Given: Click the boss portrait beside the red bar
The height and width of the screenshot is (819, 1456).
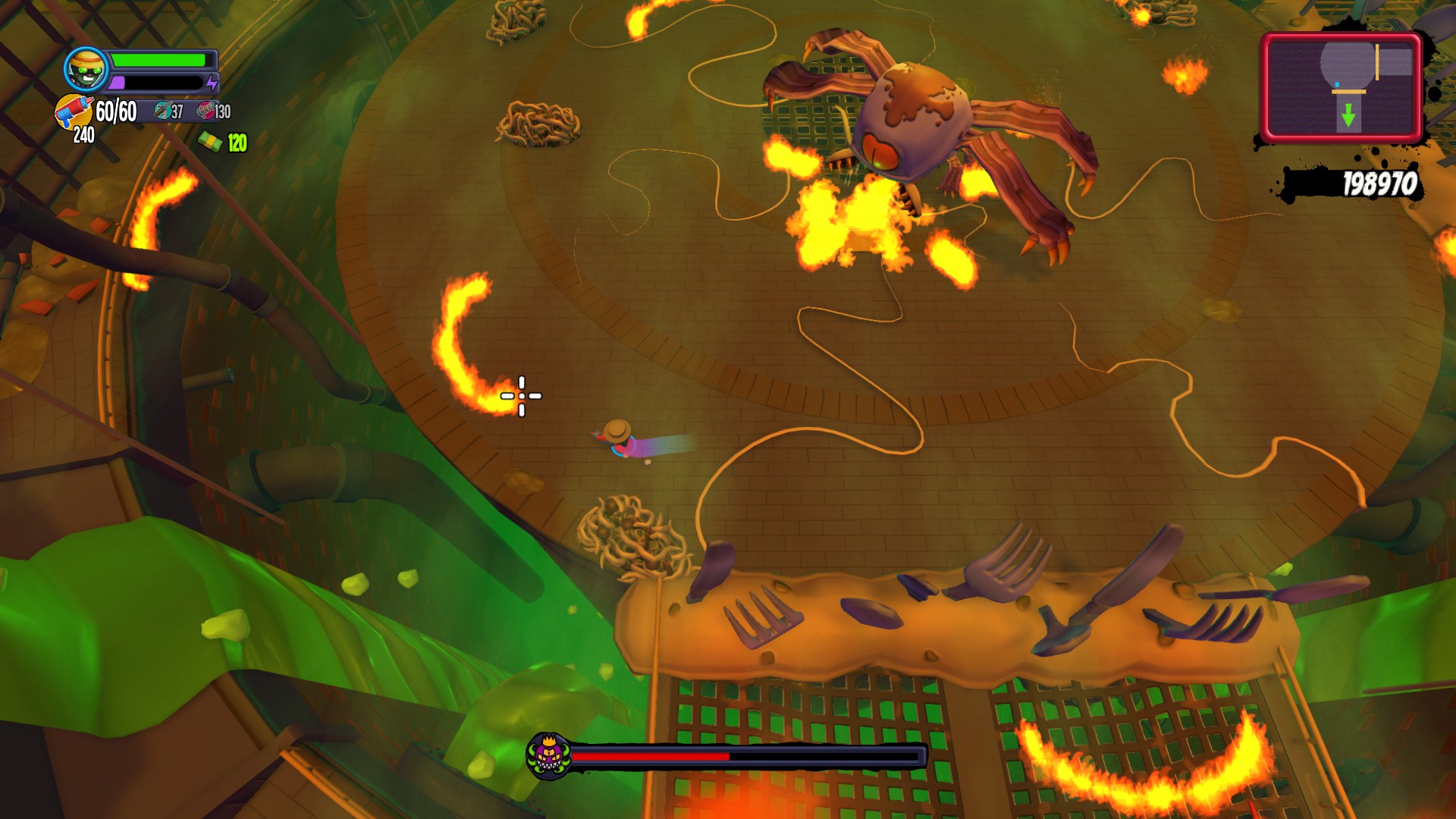Looking at the screenshot, I should coord(548,756).
